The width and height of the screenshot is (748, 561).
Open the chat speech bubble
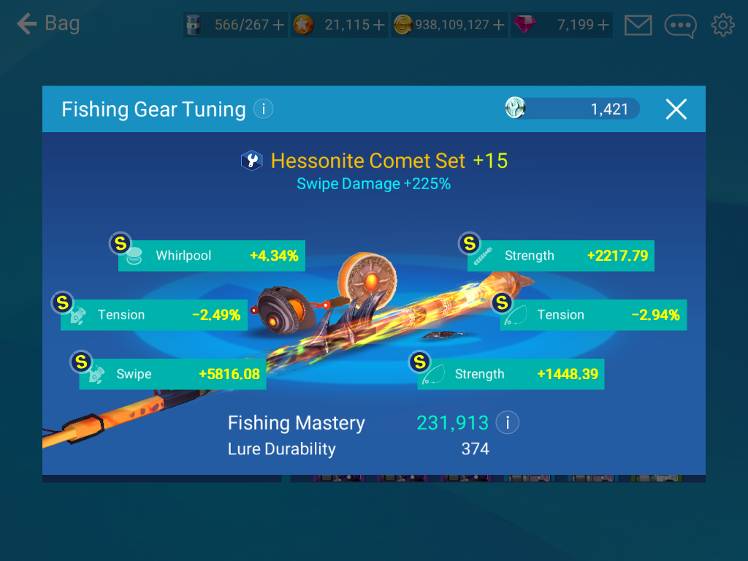point(680,25)
